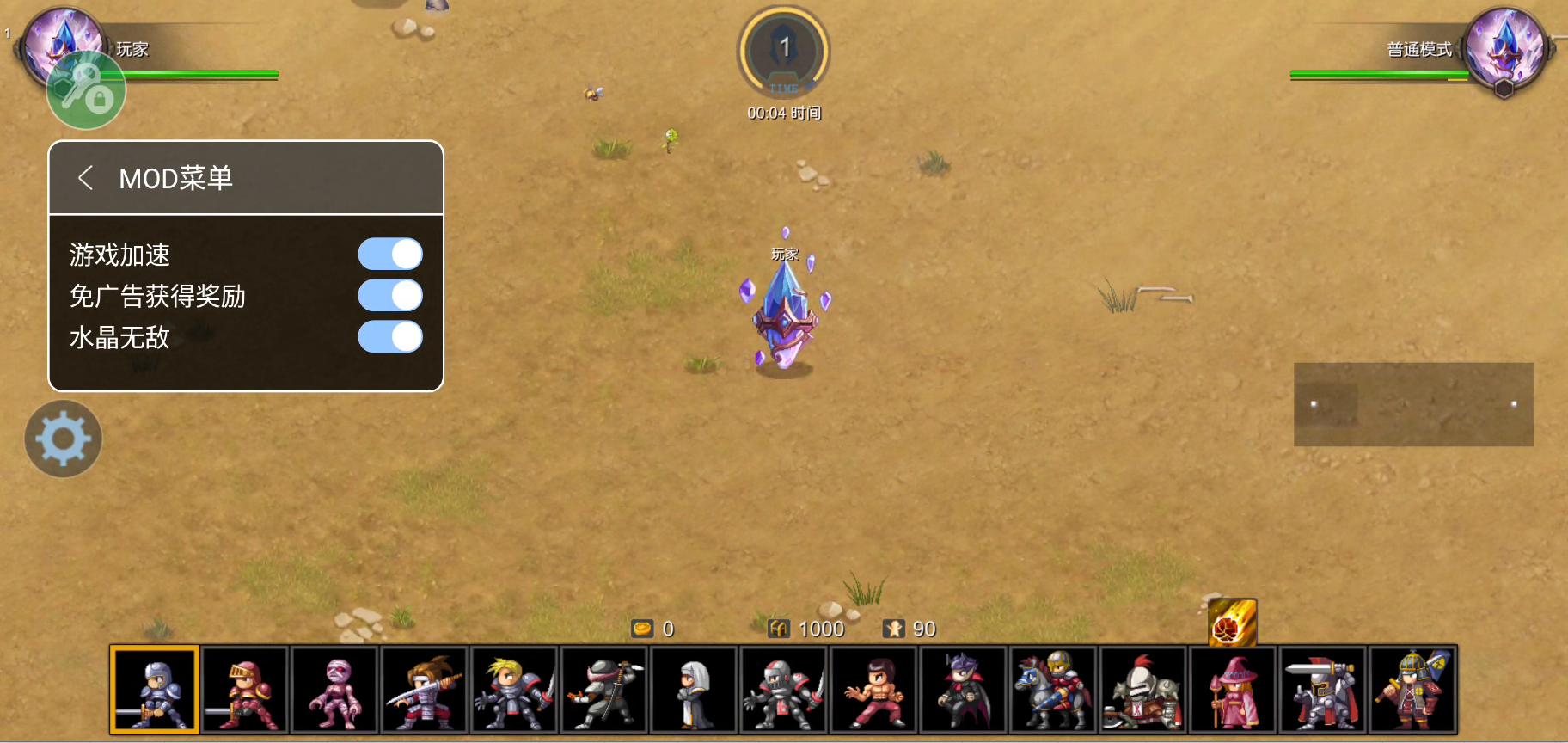Choose the purple-haired vampire unit
The height and width of the screenshot is (743, 1568).
pos(963,690)
